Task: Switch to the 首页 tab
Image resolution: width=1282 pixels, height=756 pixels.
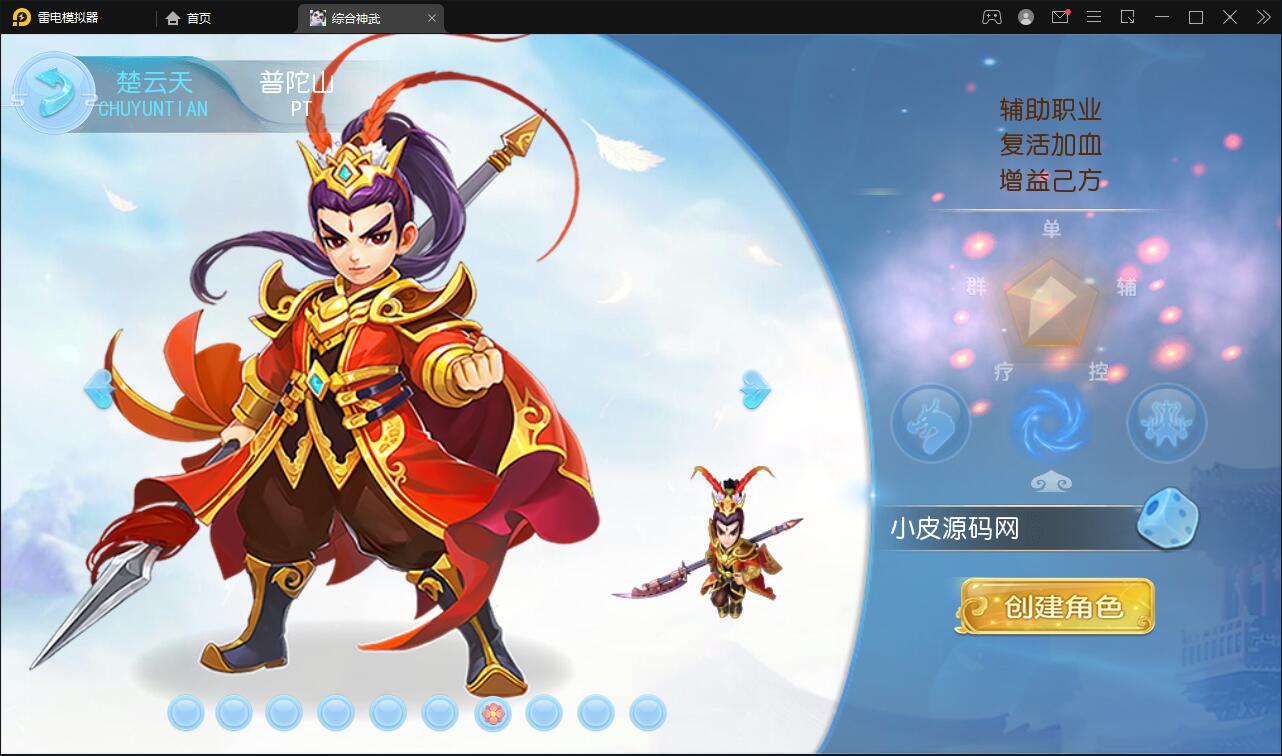Action: click(x=186, y=17)
